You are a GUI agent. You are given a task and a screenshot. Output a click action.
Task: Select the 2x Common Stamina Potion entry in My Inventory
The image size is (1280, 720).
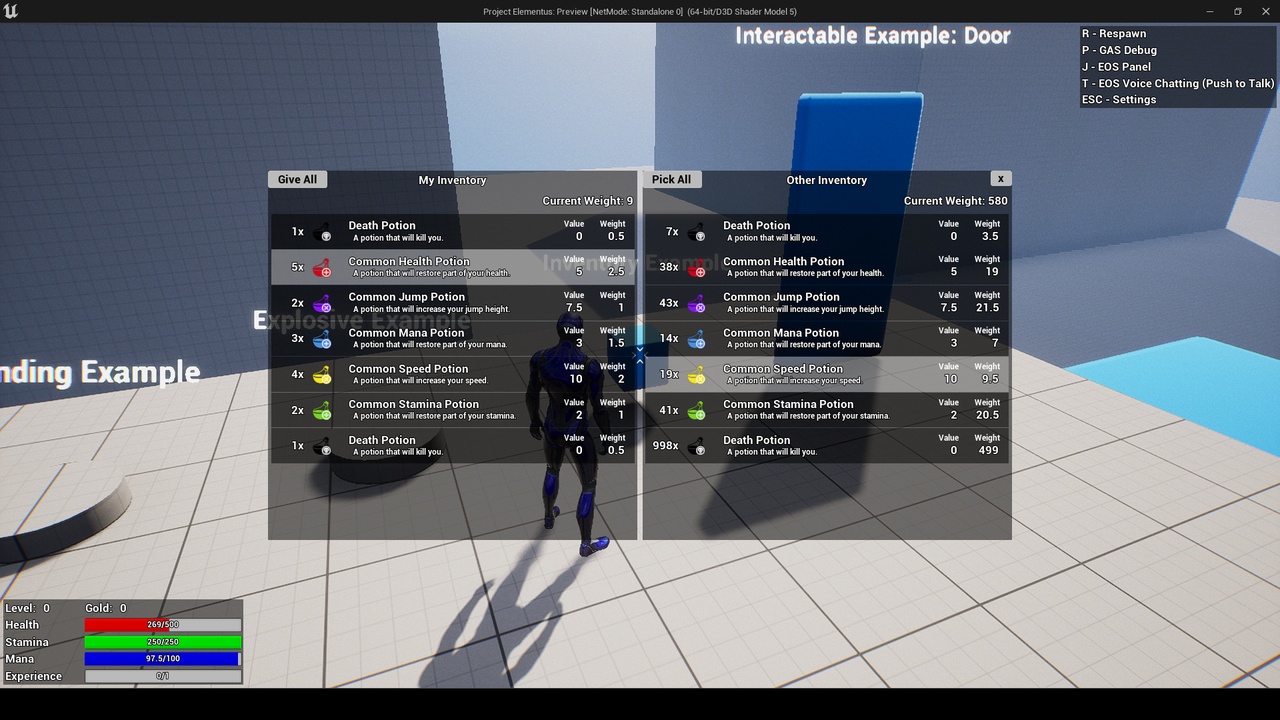(x=452, y=410)
